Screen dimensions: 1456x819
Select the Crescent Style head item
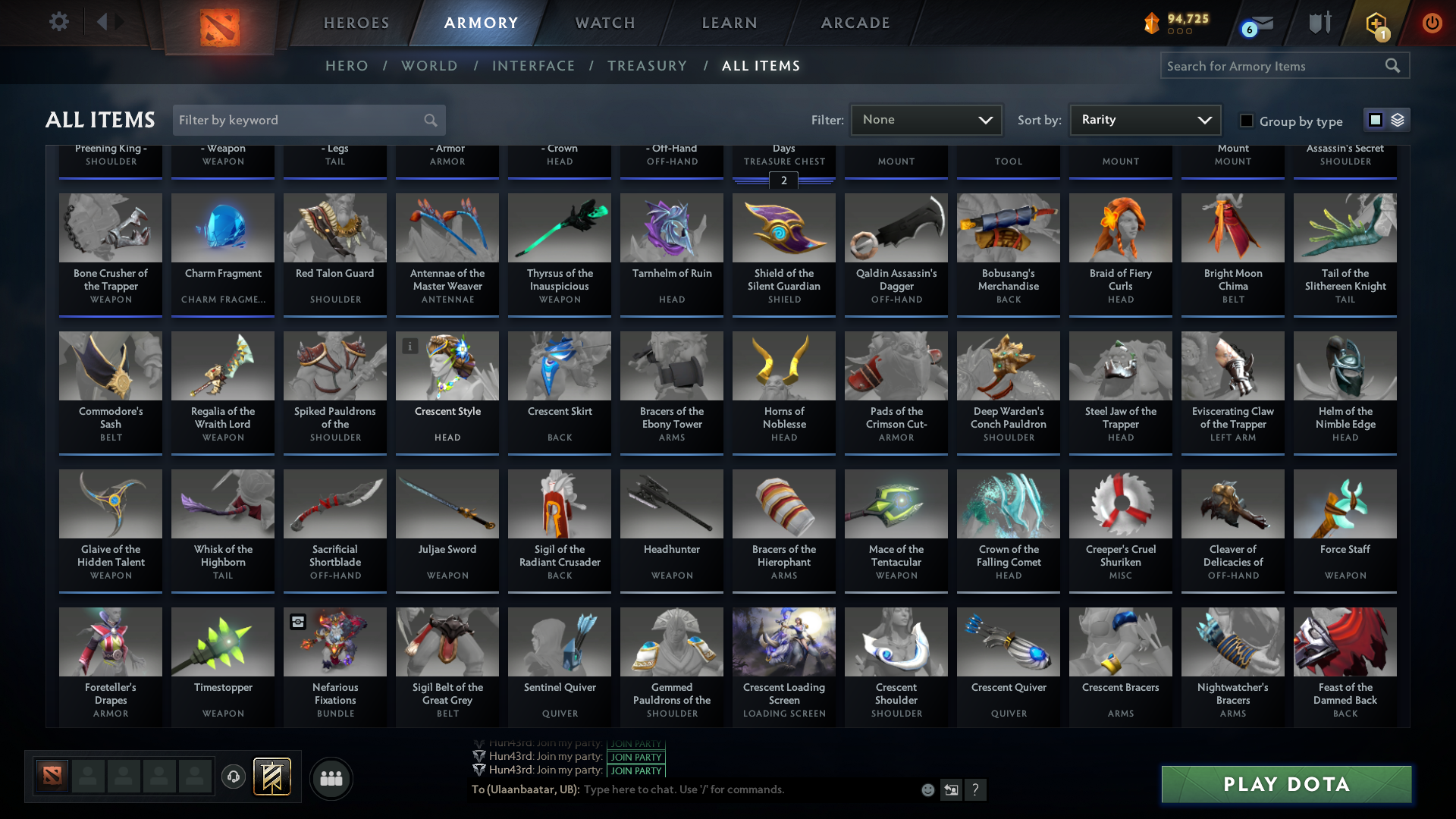coord(447,391)
